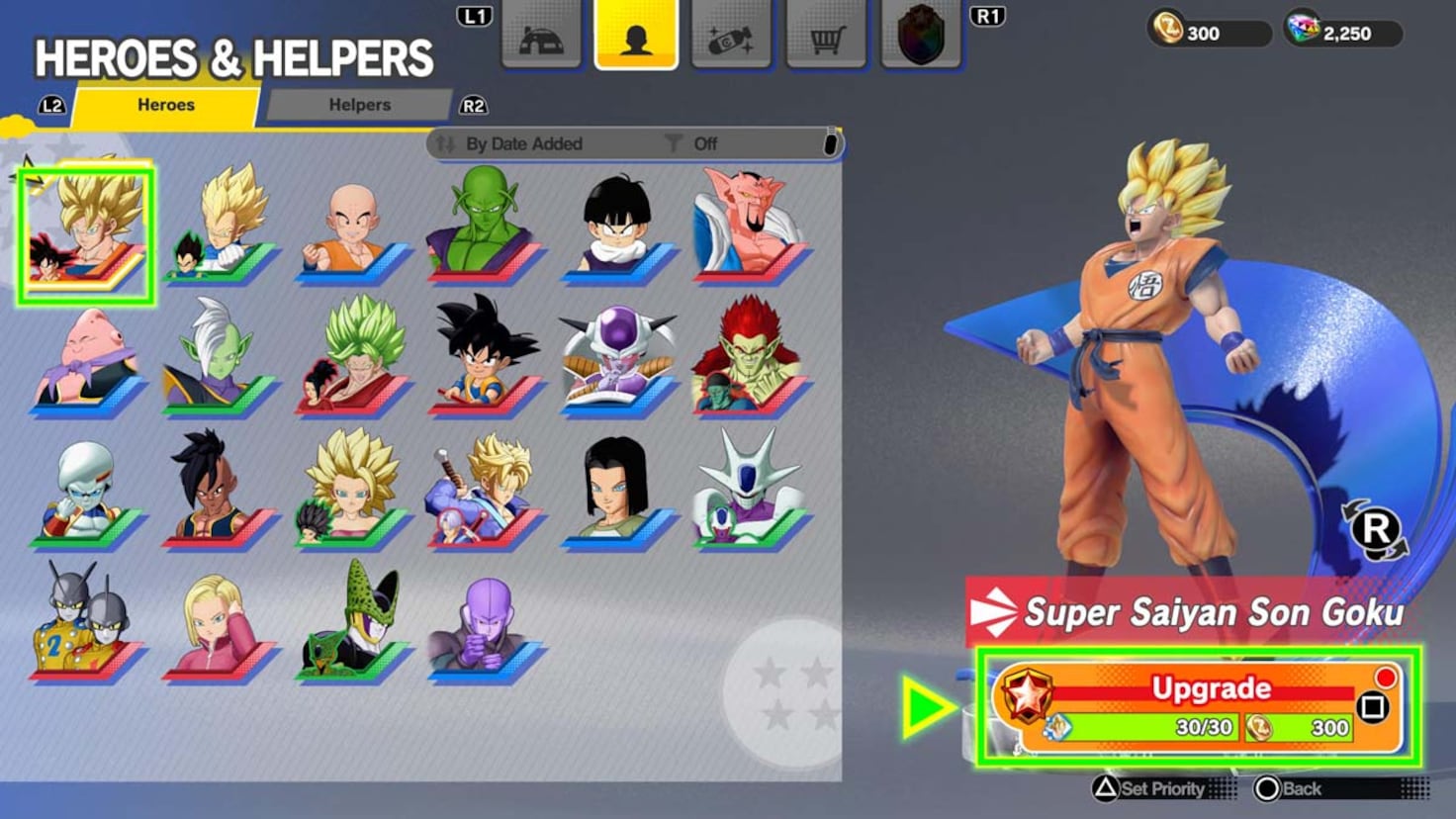Select the character silhouette Heroes icon
The width and height of the screenshot is (1456, 819).
[636, 35]
